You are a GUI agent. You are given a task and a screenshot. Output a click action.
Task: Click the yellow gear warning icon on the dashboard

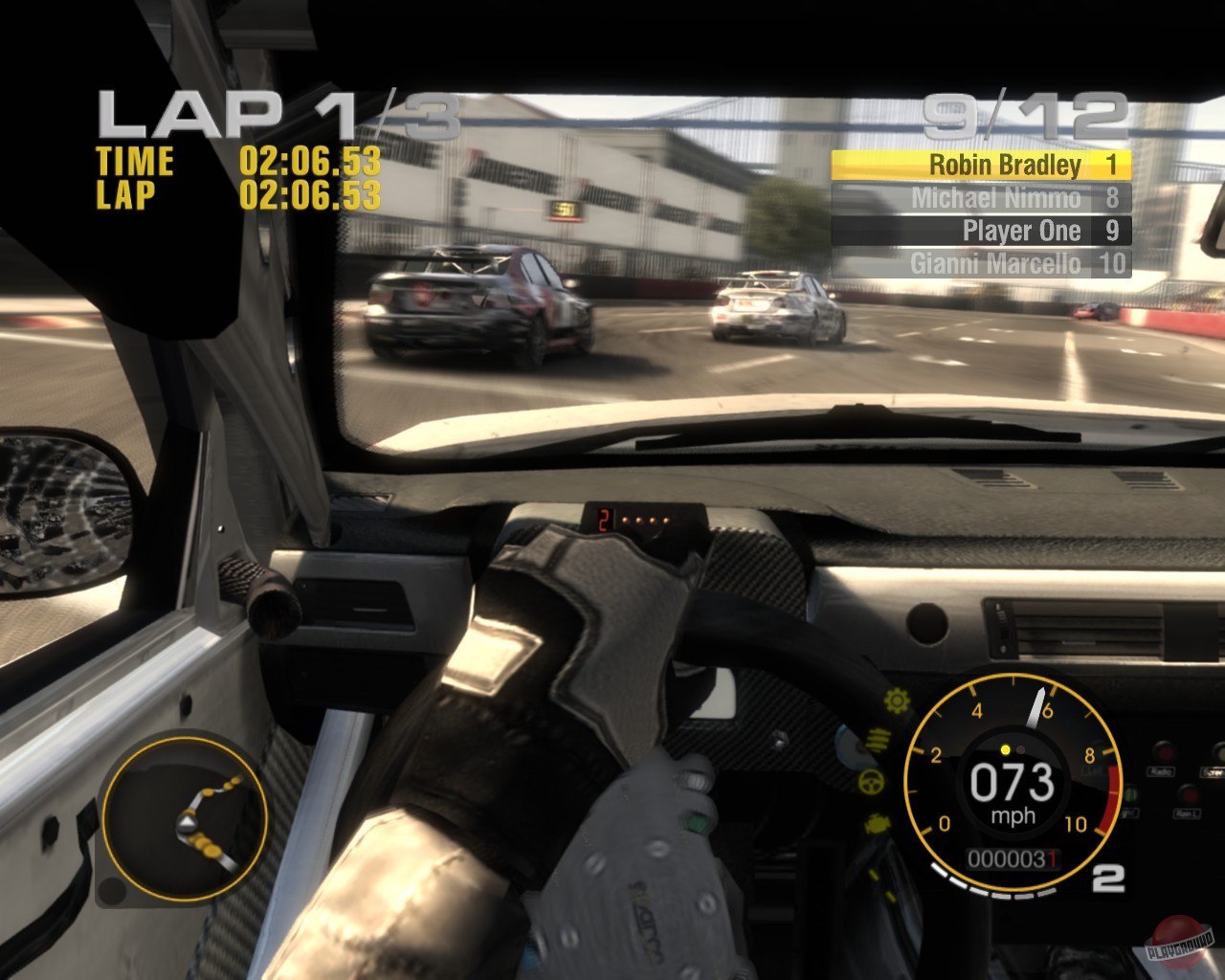point(896,700)
